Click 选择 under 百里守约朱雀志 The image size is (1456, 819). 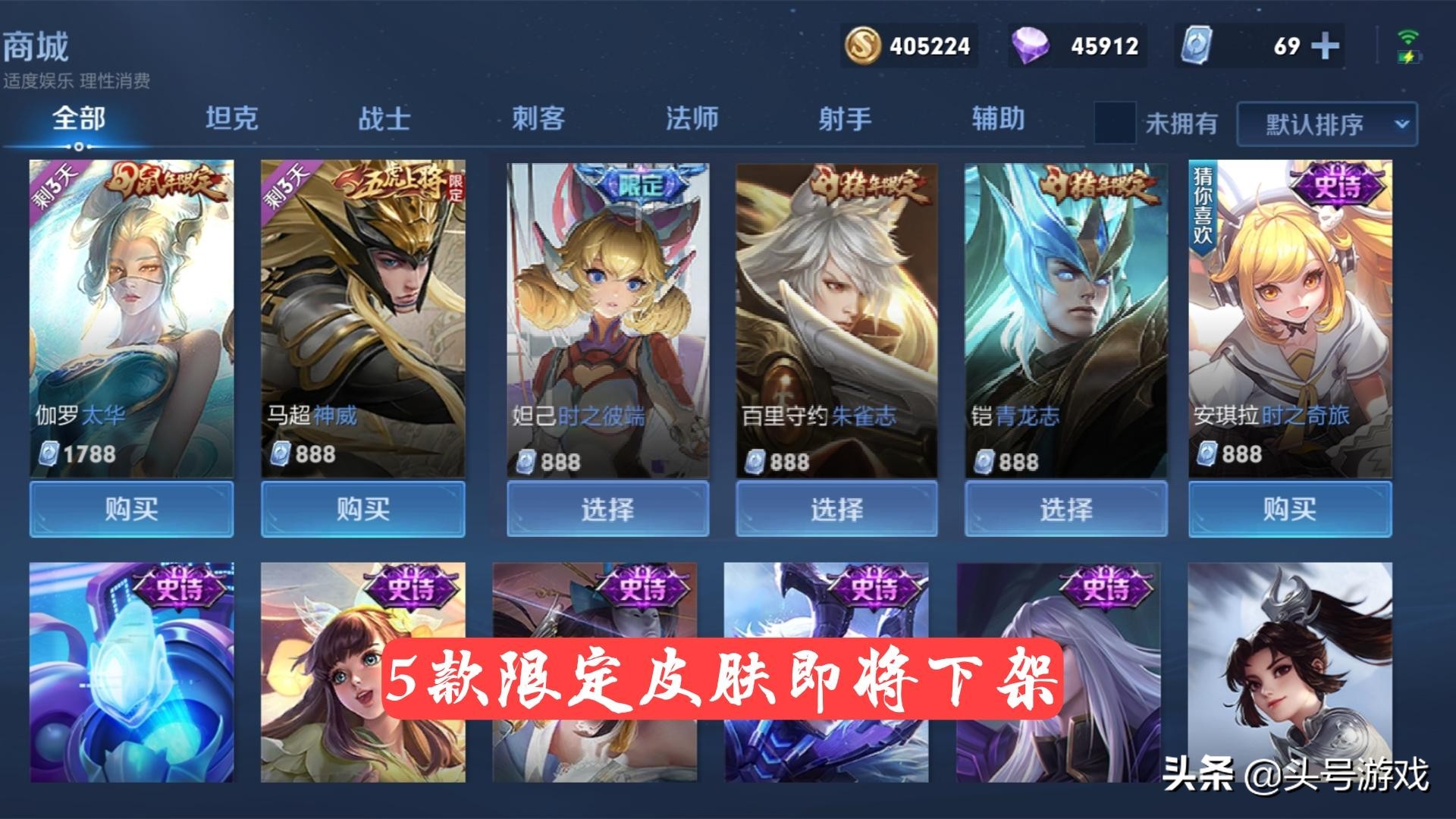click(836, 510)
